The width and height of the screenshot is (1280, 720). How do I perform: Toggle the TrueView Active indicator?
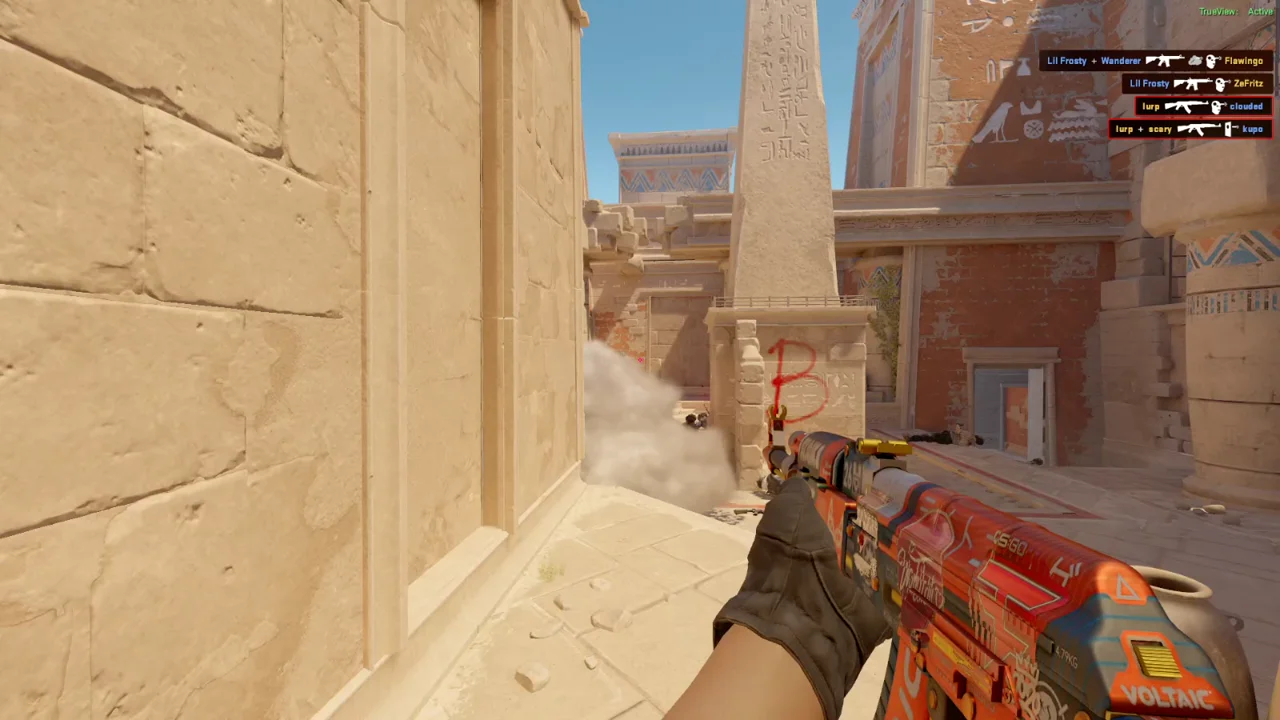(x=1236, y=11)
